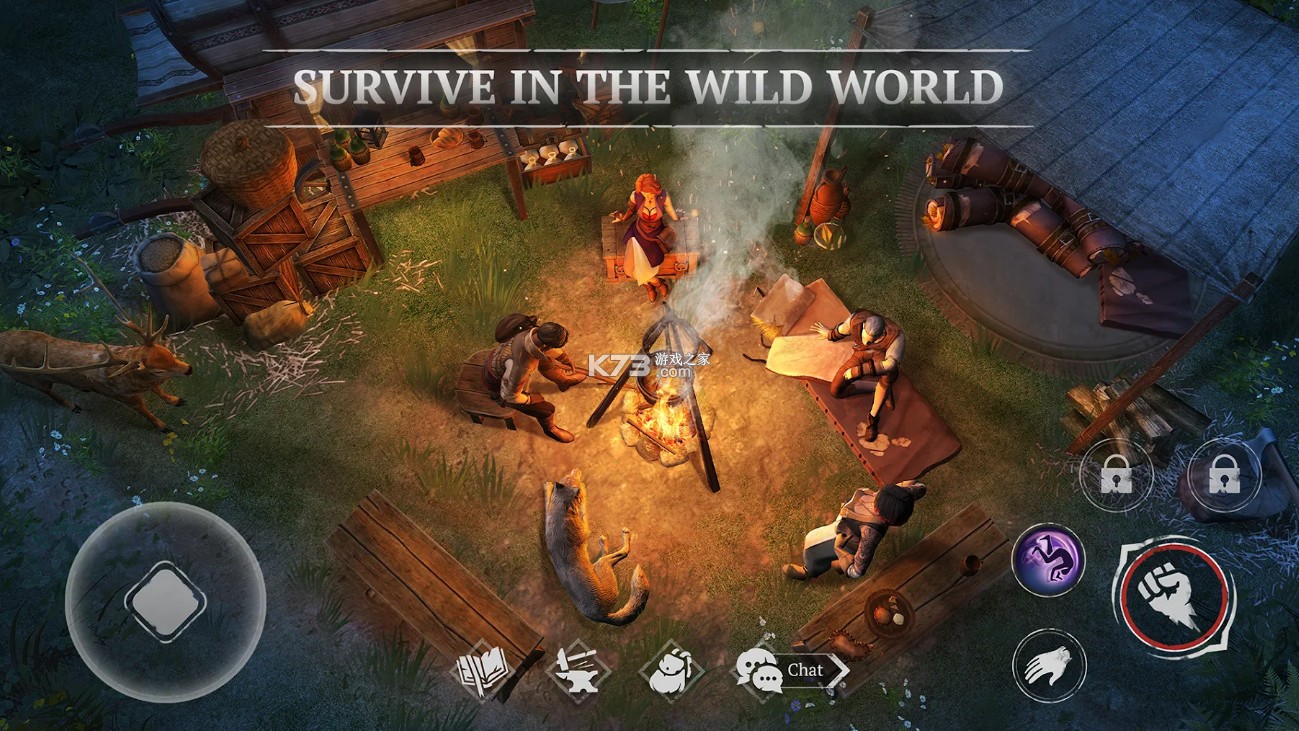Open the Chat panel
Viewport: 1299px width, 731px height.
pyautogui.click(x=790, y=670)
